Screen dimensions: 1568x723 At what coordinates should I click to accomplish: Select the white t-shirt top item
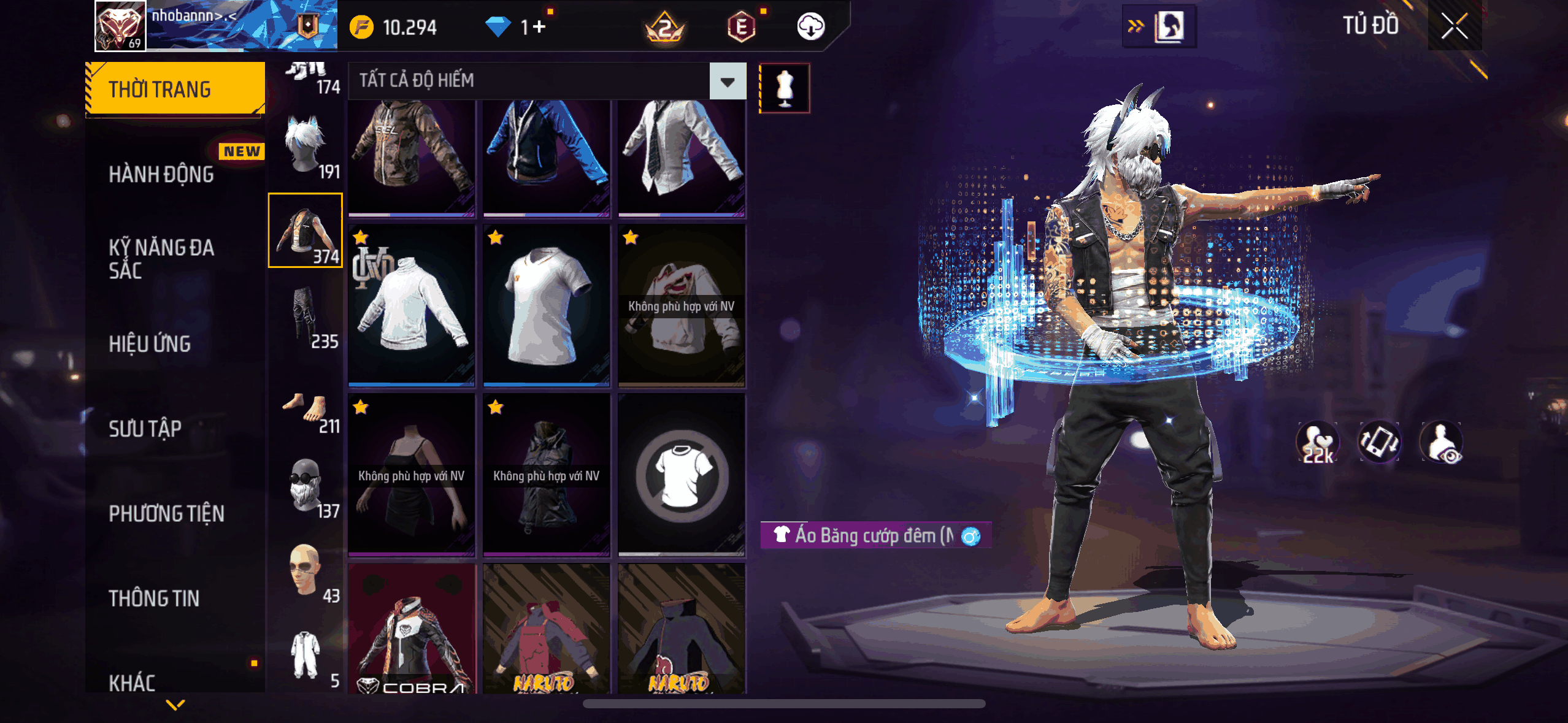coord(547,305)
